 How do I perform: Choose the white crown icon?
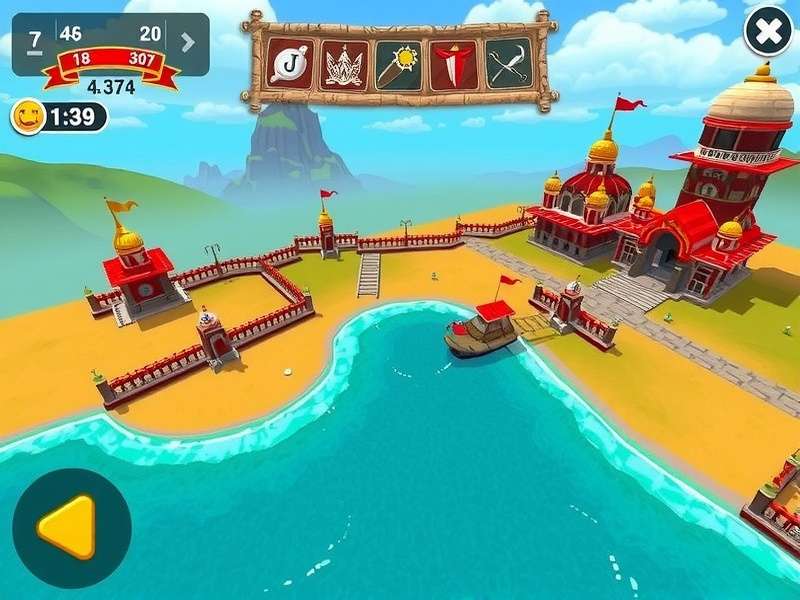point(344,64)
